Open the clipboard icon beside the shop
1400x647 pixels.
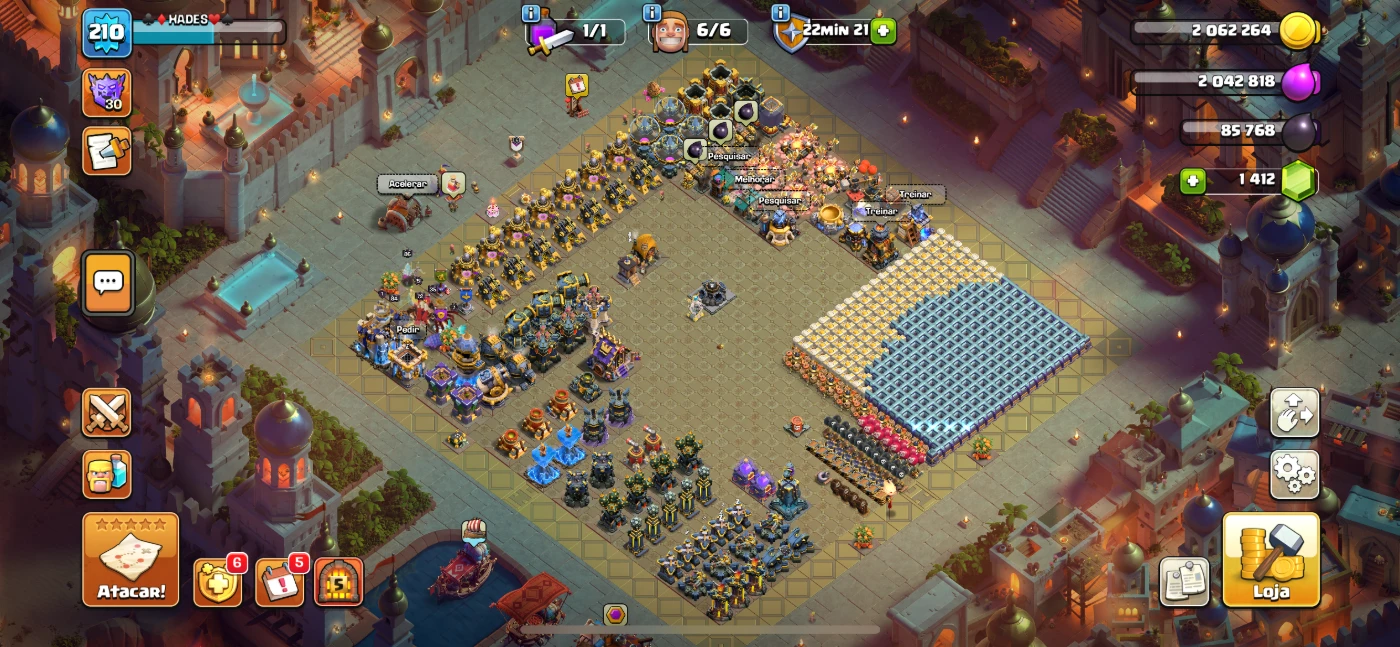click(x=1184, y=581)
